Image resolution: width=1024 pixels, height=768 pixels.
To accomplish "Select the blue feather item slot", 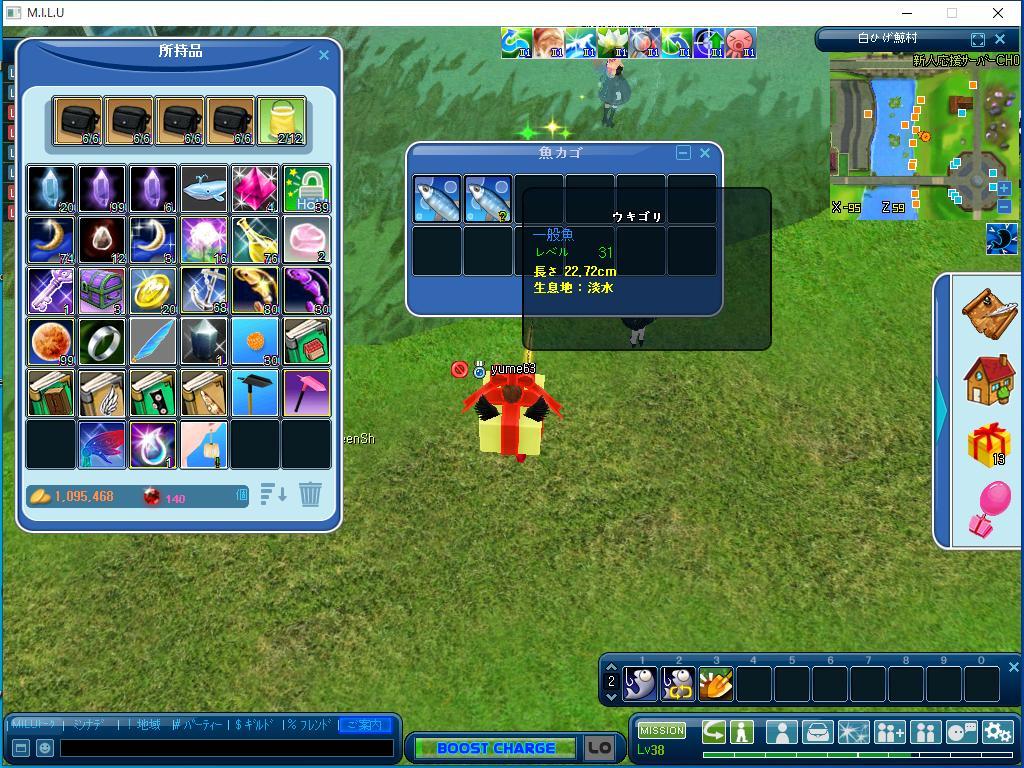I will [x=153, y=342].
